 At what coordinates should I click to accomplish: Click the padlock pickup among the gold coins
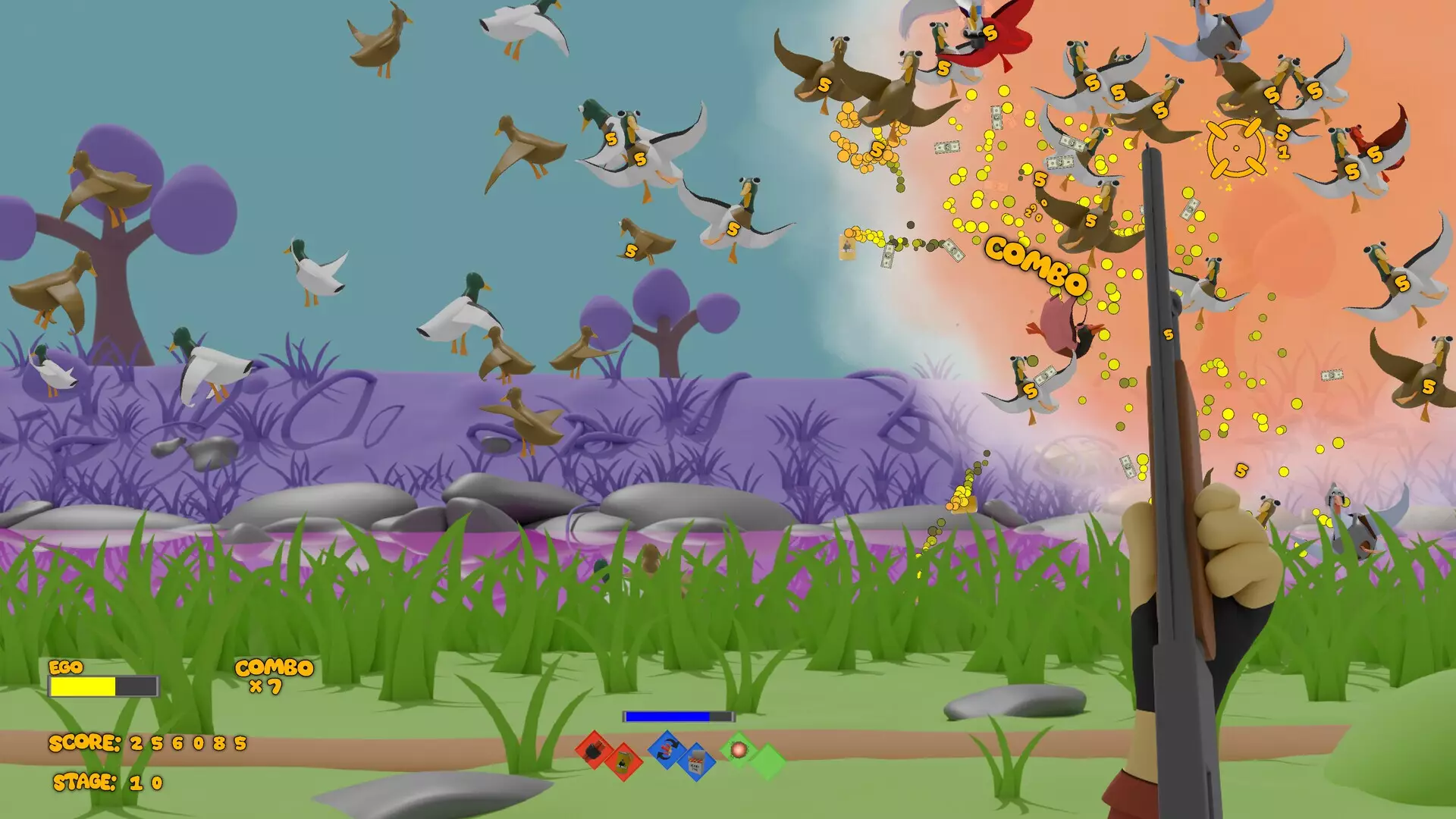point(847,248)
